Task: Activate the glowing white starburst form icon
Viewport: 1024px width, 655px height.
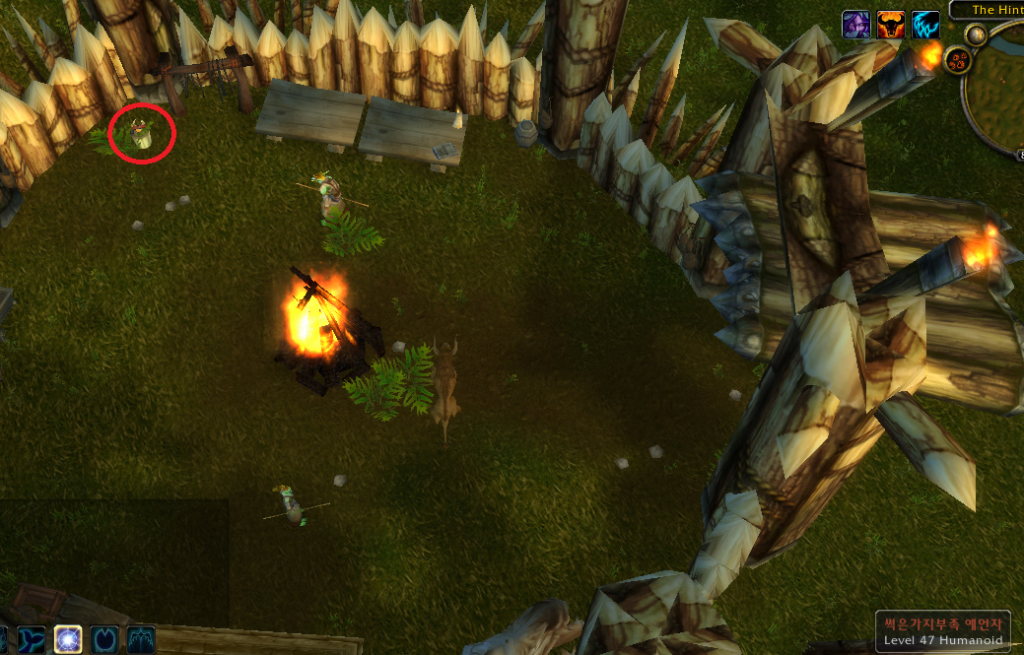Action: (x=68, y=638)
